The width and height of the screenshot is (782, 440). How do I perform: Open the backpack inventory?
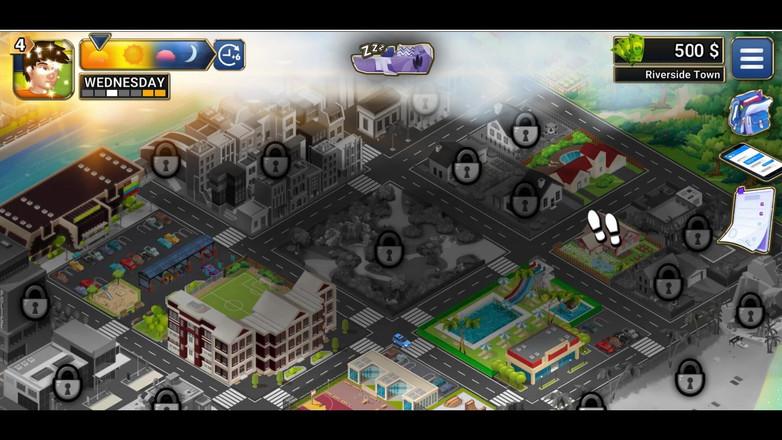(x=749, y=113)
